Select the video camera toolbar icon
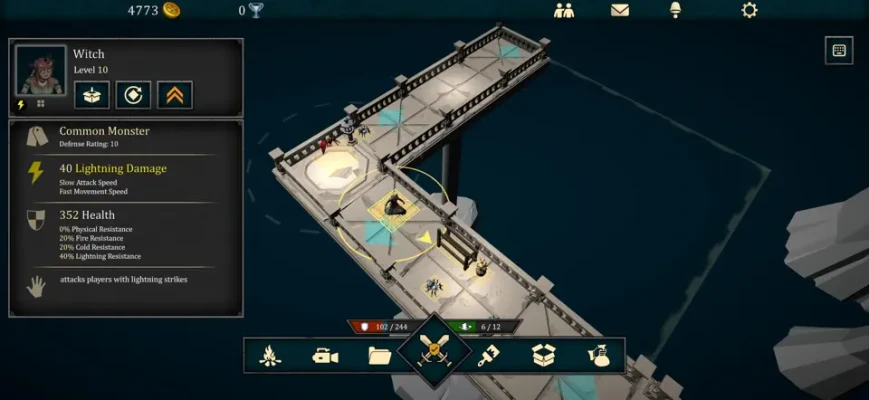 pos(325,355)
